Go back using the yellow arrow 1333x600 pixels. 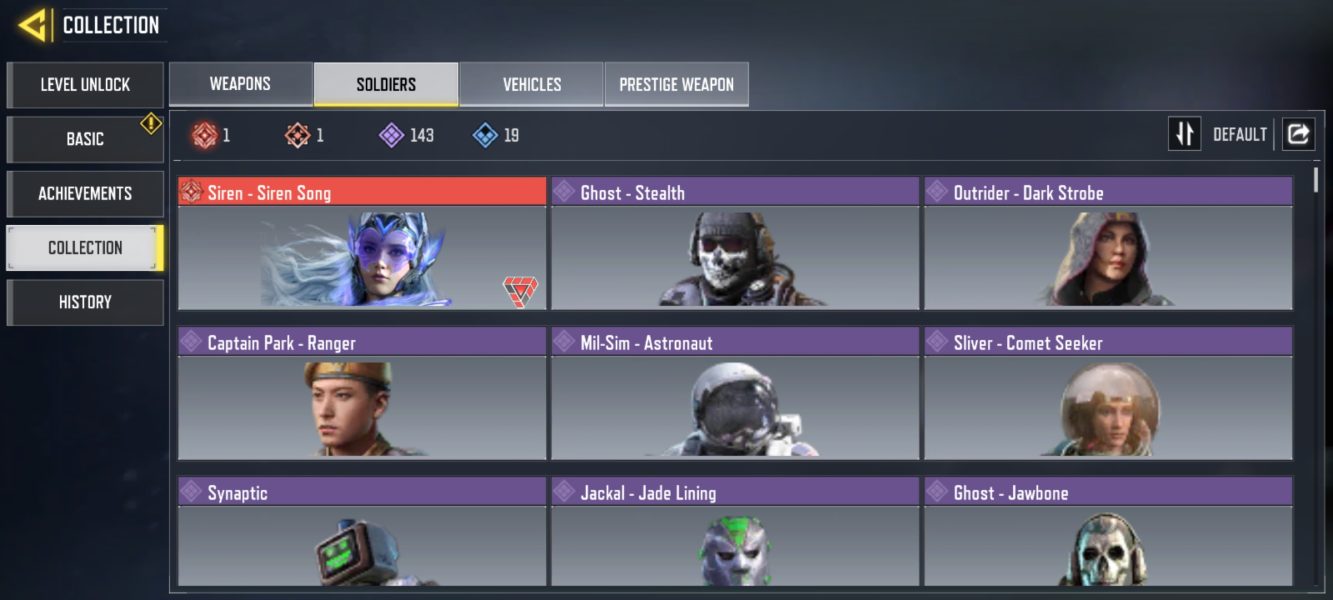coord(34,25)
